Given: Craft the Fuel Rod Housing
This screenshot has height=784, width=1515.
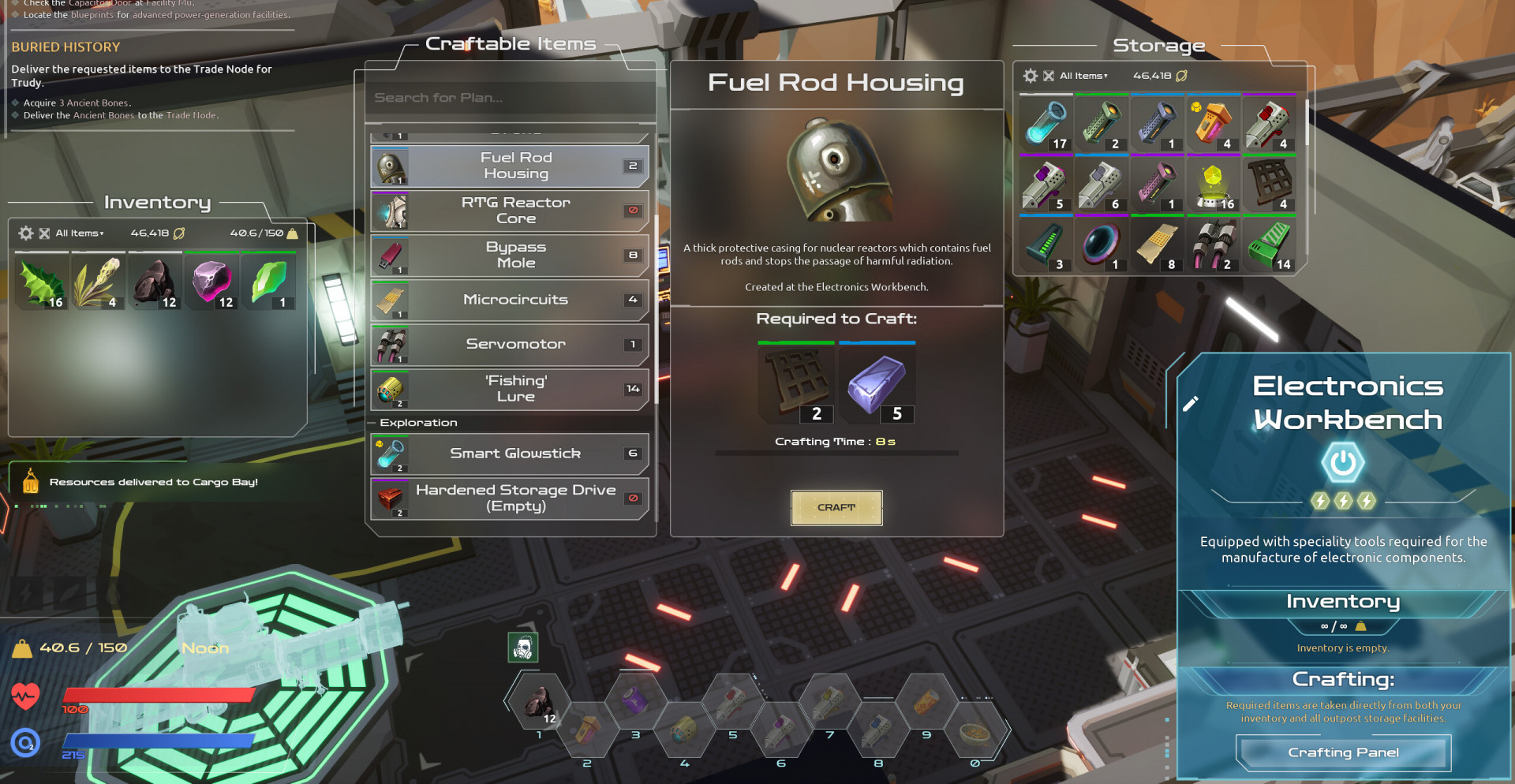Looking at the screenshot, I should coord(836,507).
